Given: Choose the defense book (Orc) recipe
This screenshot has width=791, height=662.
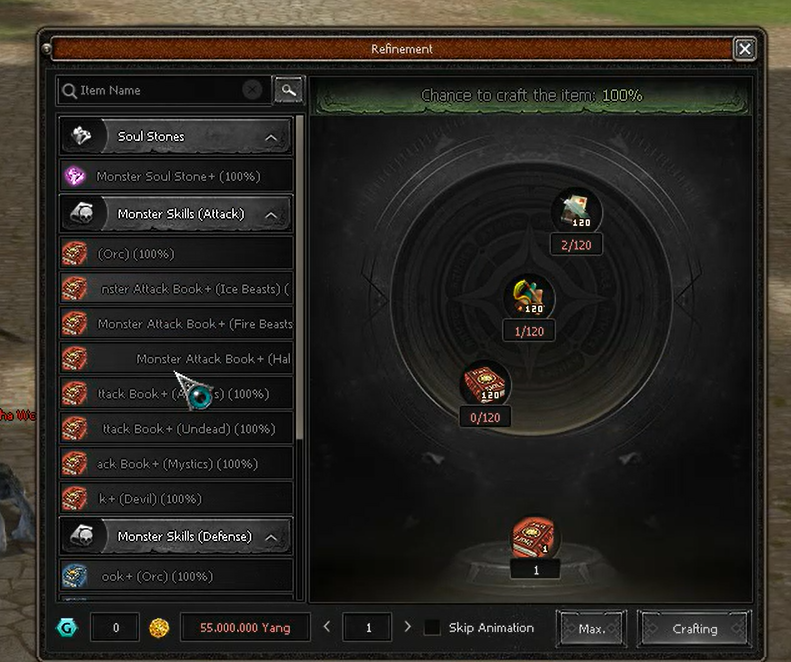Looking at the screenshot, I should (x=177, y=576).
